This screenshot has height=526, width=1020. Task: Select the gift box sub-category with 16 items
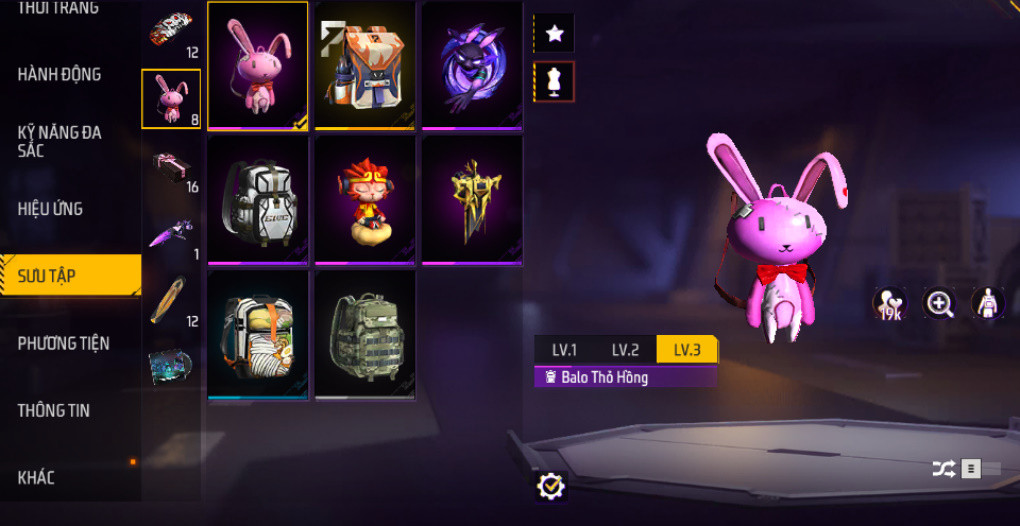[x=171, y=167]
